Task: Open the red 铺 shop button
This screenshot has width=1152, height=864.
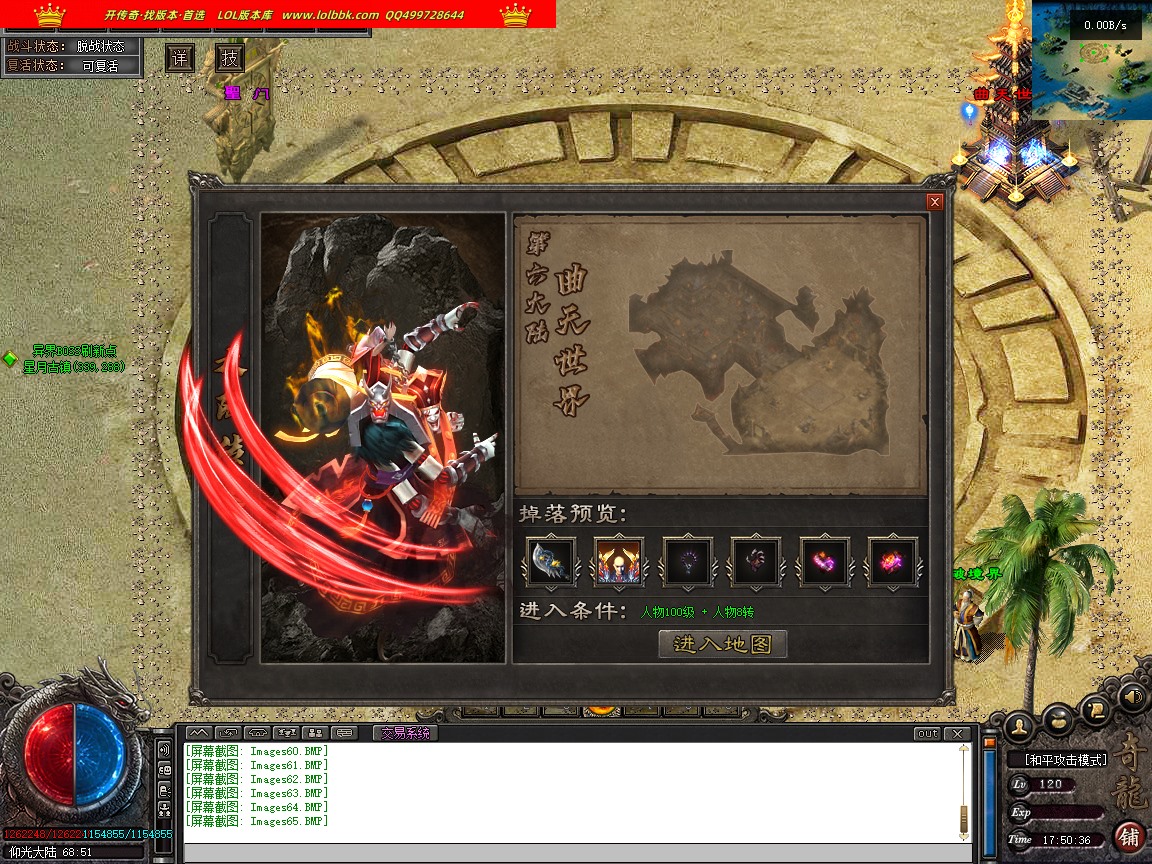Action: point(1129,836)
